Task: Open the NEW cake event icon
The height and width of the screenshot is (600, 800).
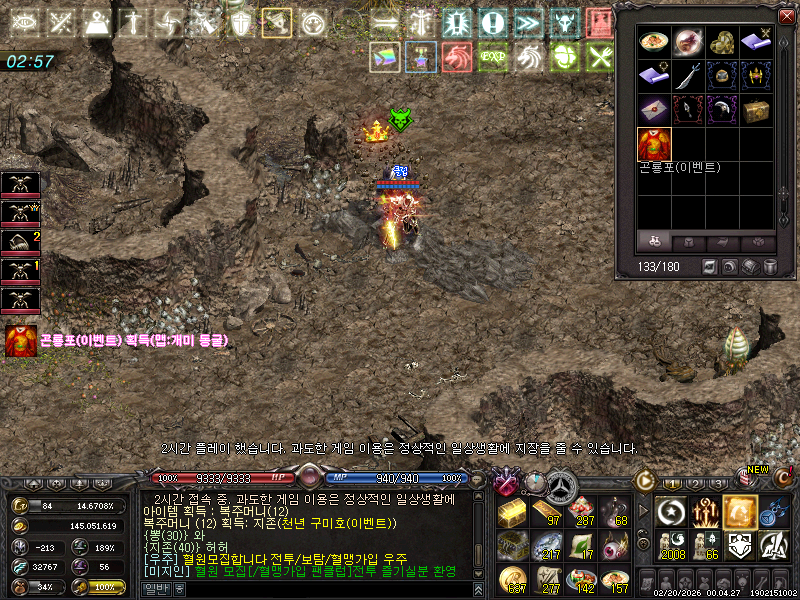Action: 747,478
